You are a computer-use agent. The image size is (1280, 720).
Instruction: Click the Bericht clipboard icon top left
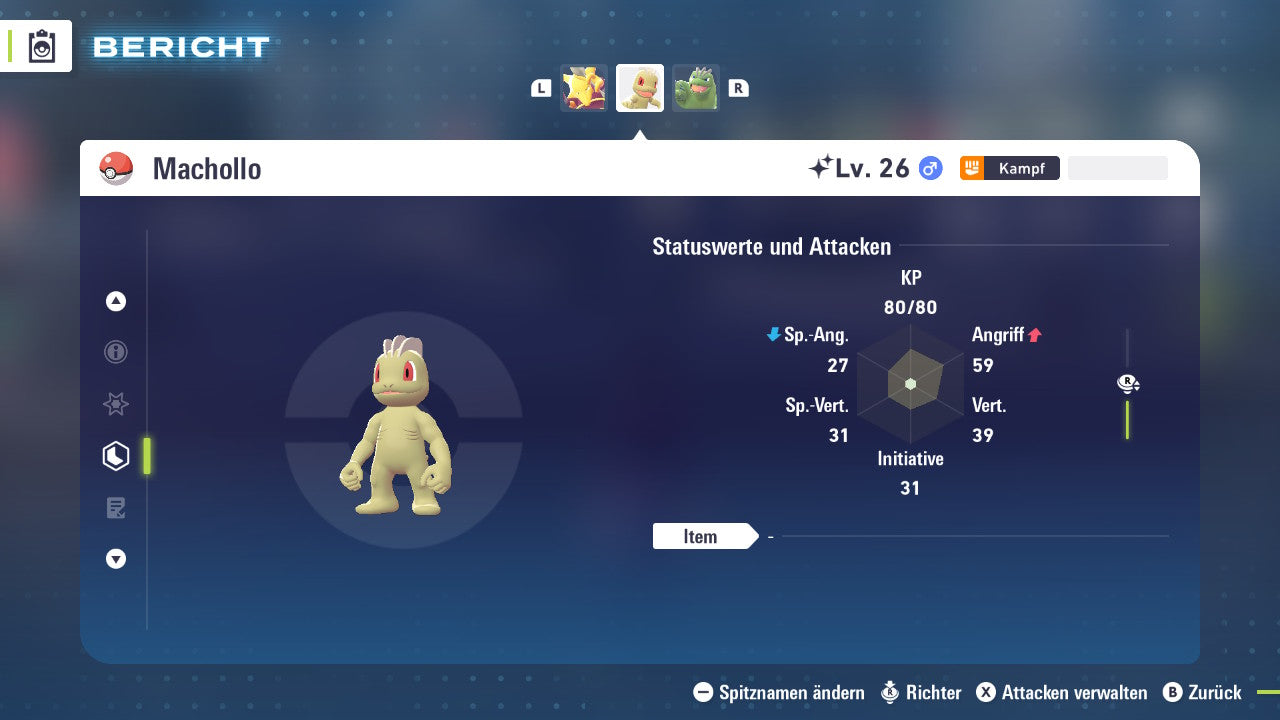(42, 45)
